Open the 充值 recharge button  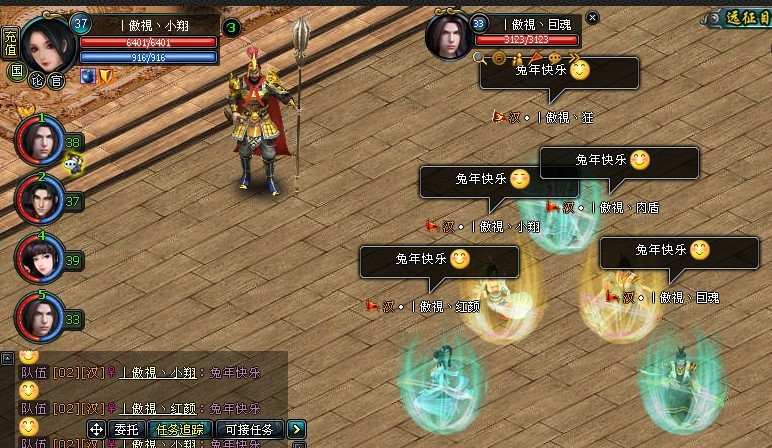[11, 43]
